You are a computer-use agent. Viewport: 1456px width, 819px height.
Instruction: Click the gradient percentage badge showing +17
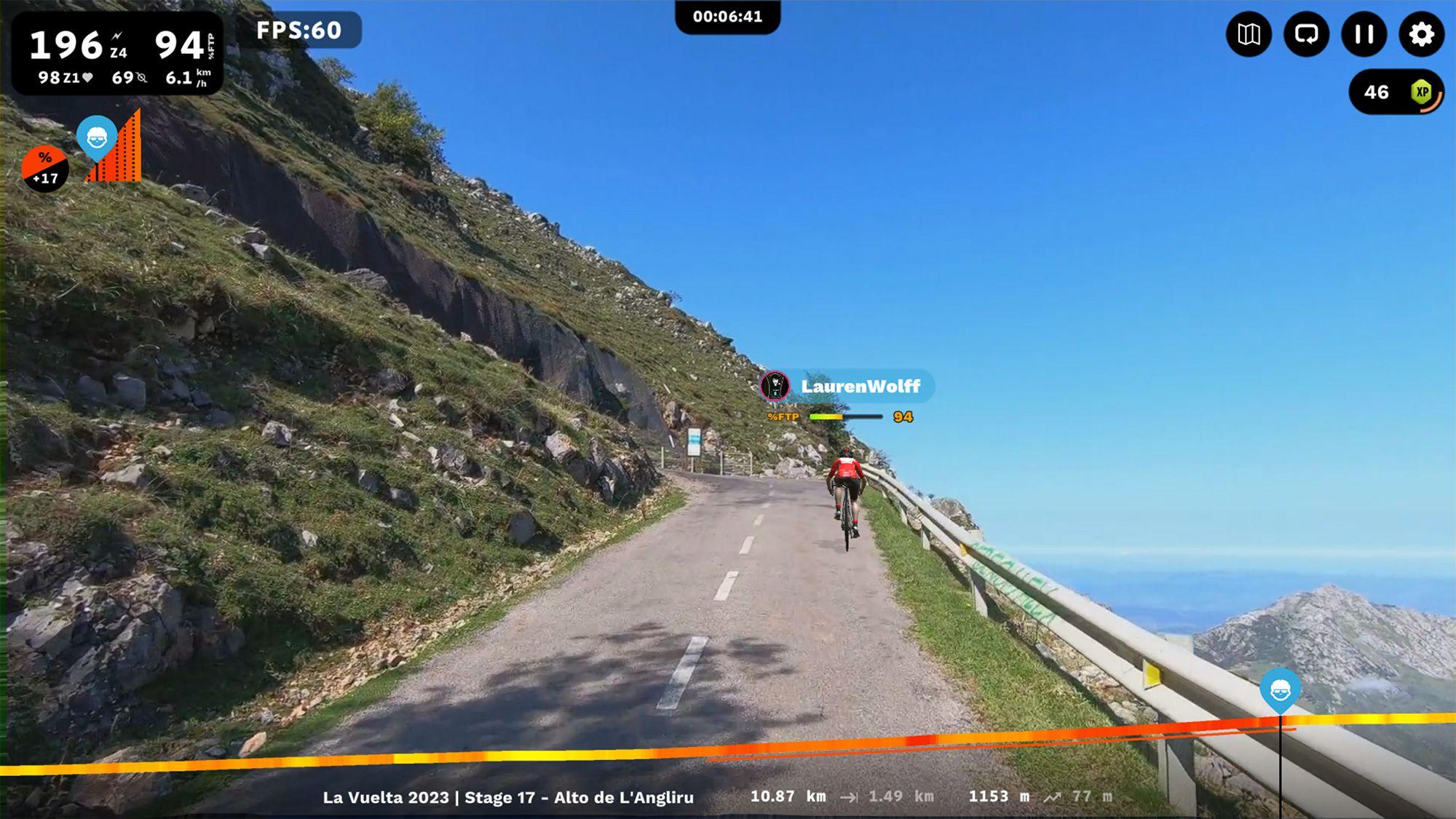tap(45, 166)
